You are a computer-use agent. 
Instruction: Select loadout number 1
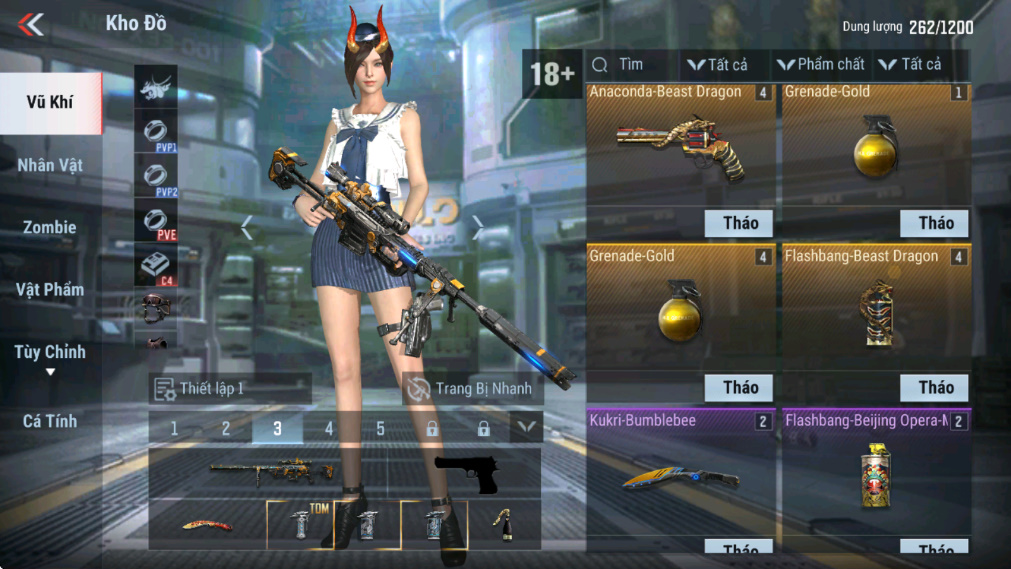click(x=174, y=429)
